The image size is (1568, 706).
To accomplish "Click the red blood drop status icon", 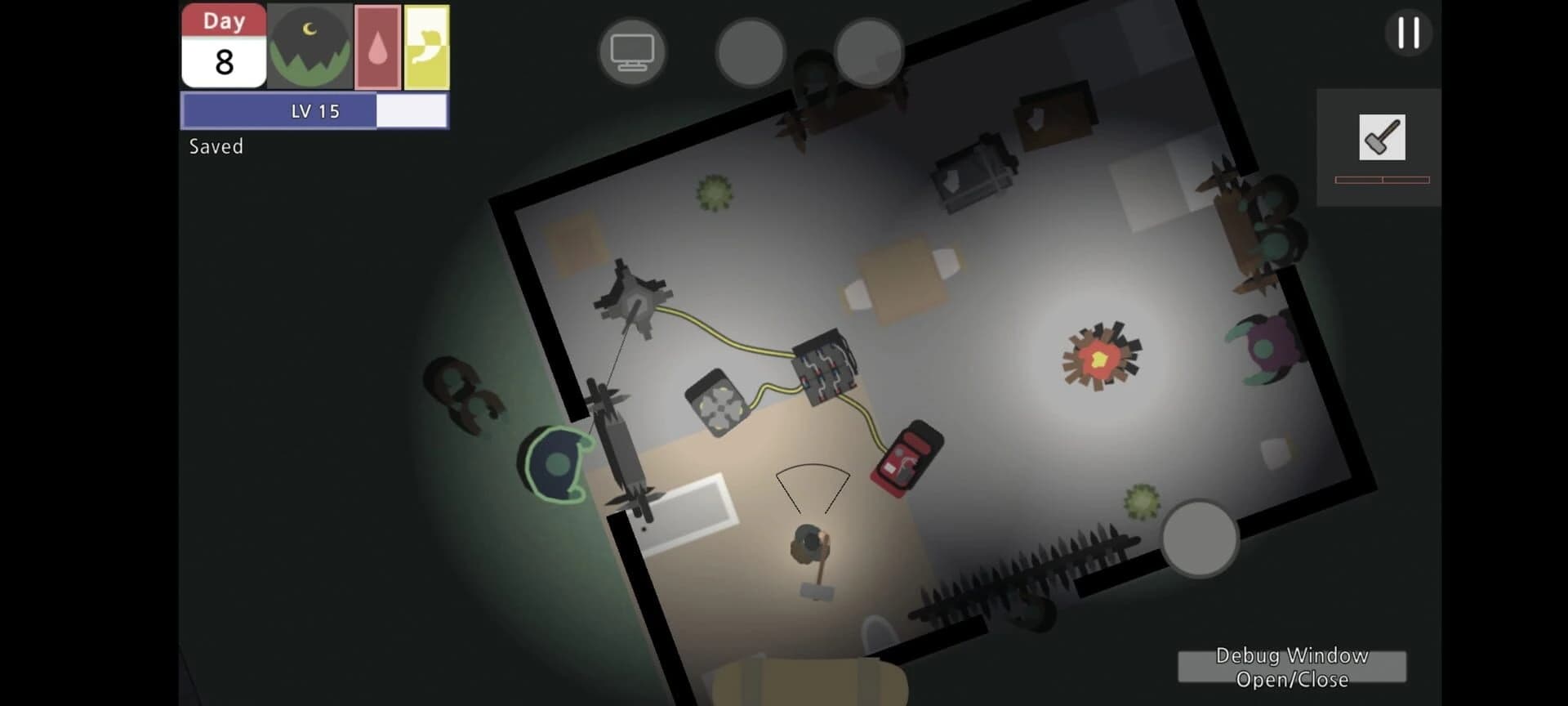I will 376,45.
